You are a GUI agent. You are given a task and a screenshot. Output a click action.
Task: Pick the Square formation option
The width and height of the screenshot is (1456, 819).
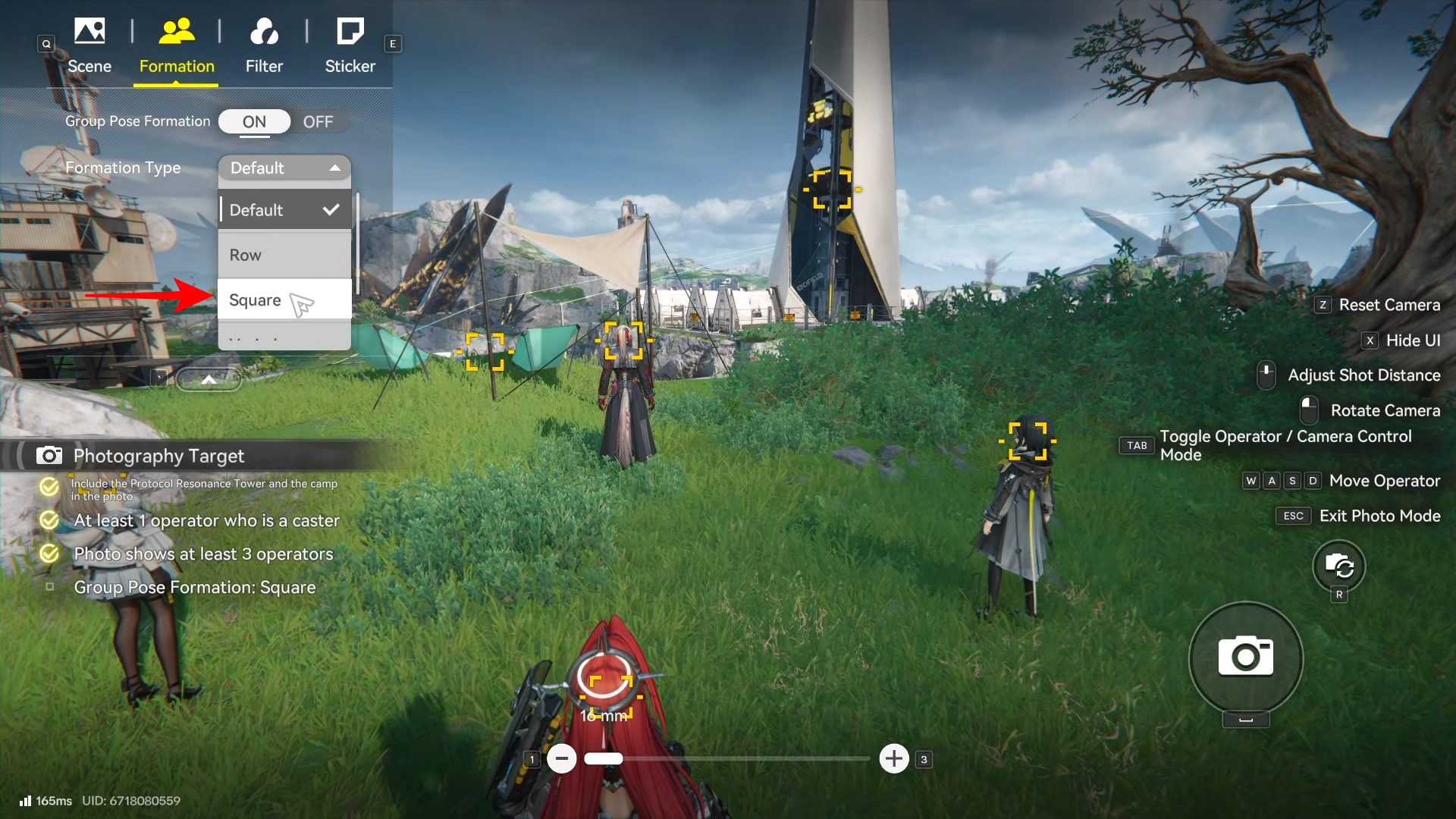point(284,300)
